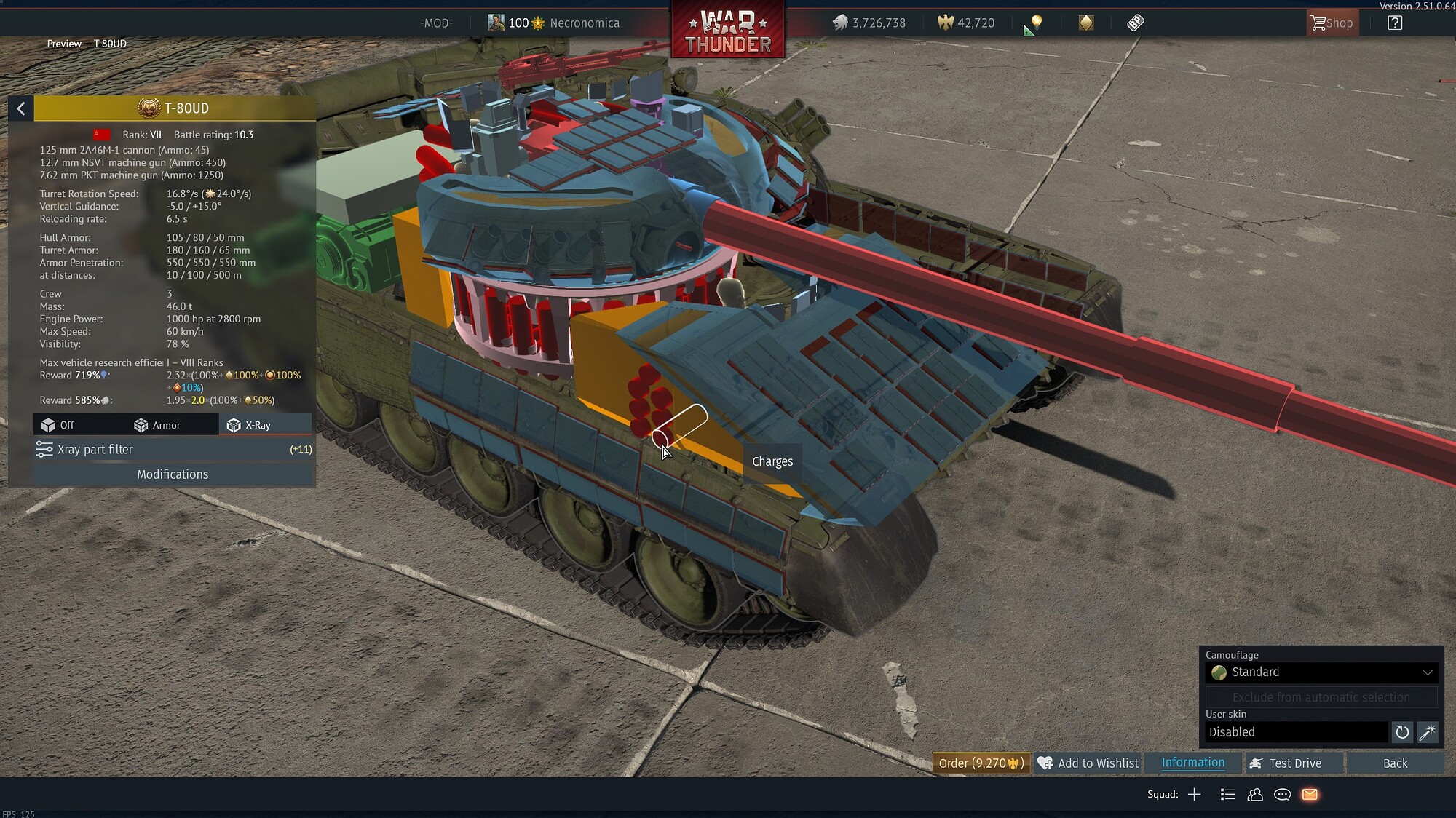Open the contacts/friends icon in bottom bar
This screenshot has width=1456, height=818.
(1255, 794)
